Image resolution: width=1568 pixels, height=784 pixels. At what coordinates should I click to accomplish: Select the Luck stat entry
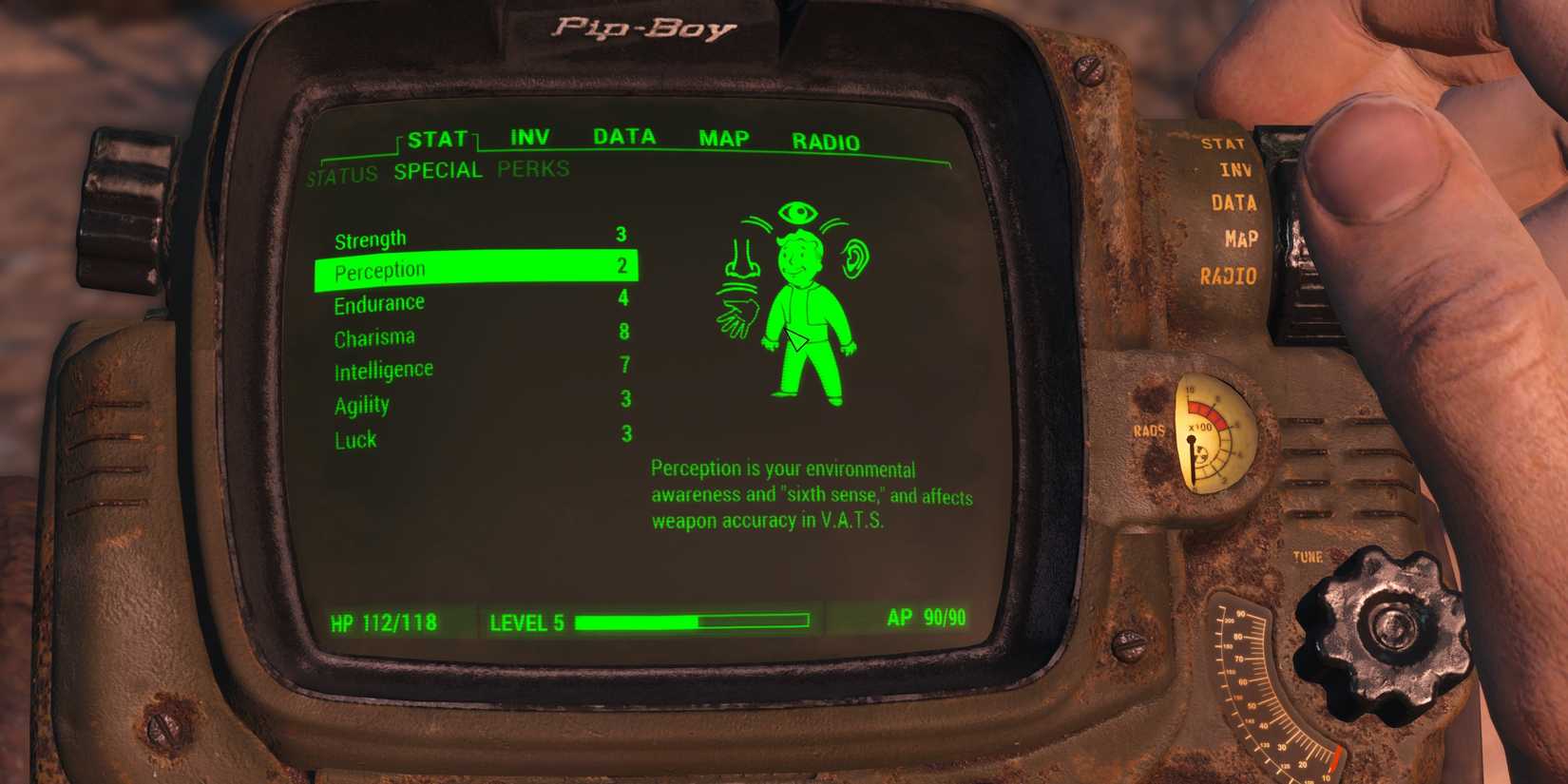(355, 439)
